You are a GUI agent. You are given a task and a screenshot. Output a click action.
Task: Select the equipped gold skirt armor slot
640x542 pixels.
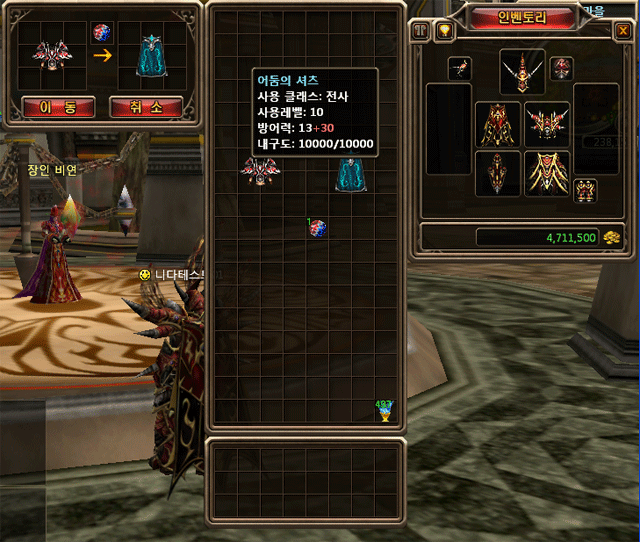click(x=547, y=173)
